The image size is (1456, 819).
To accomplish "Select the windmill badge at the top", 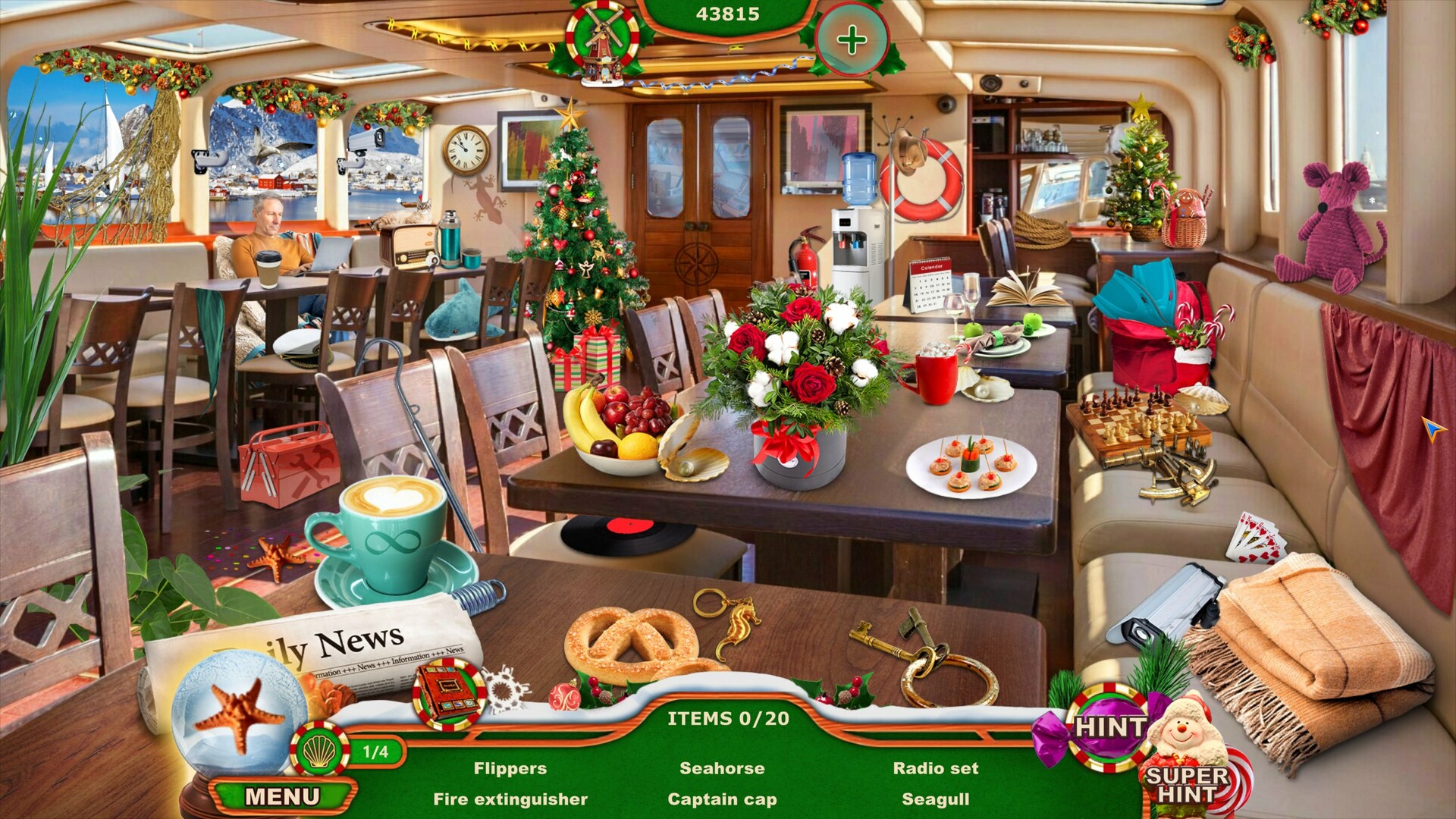I will click(599, 36).
